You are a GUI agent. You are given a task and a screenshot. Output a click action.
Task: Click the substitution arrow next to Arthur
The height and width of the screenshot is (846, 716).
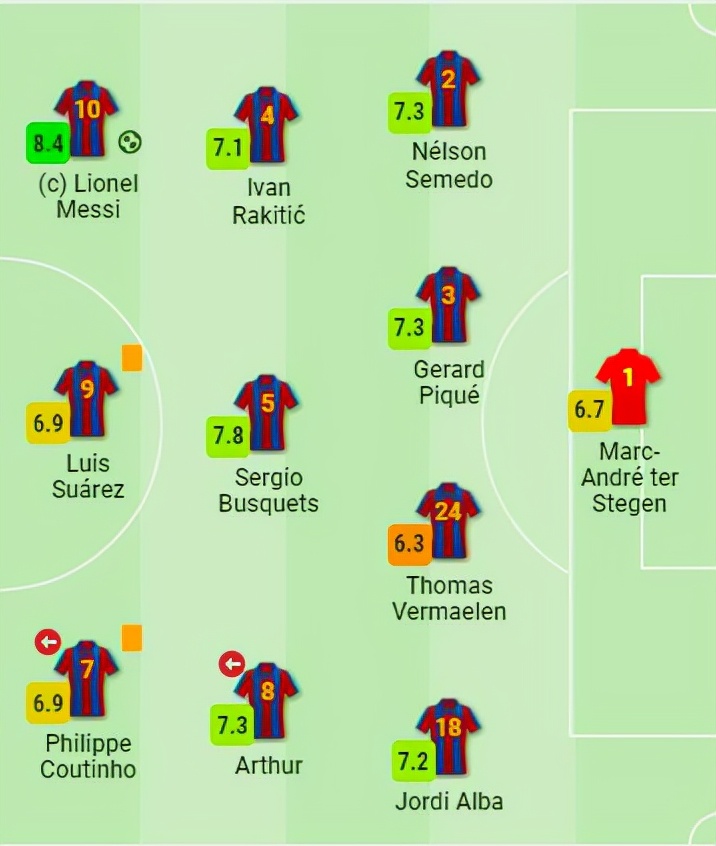232,663
